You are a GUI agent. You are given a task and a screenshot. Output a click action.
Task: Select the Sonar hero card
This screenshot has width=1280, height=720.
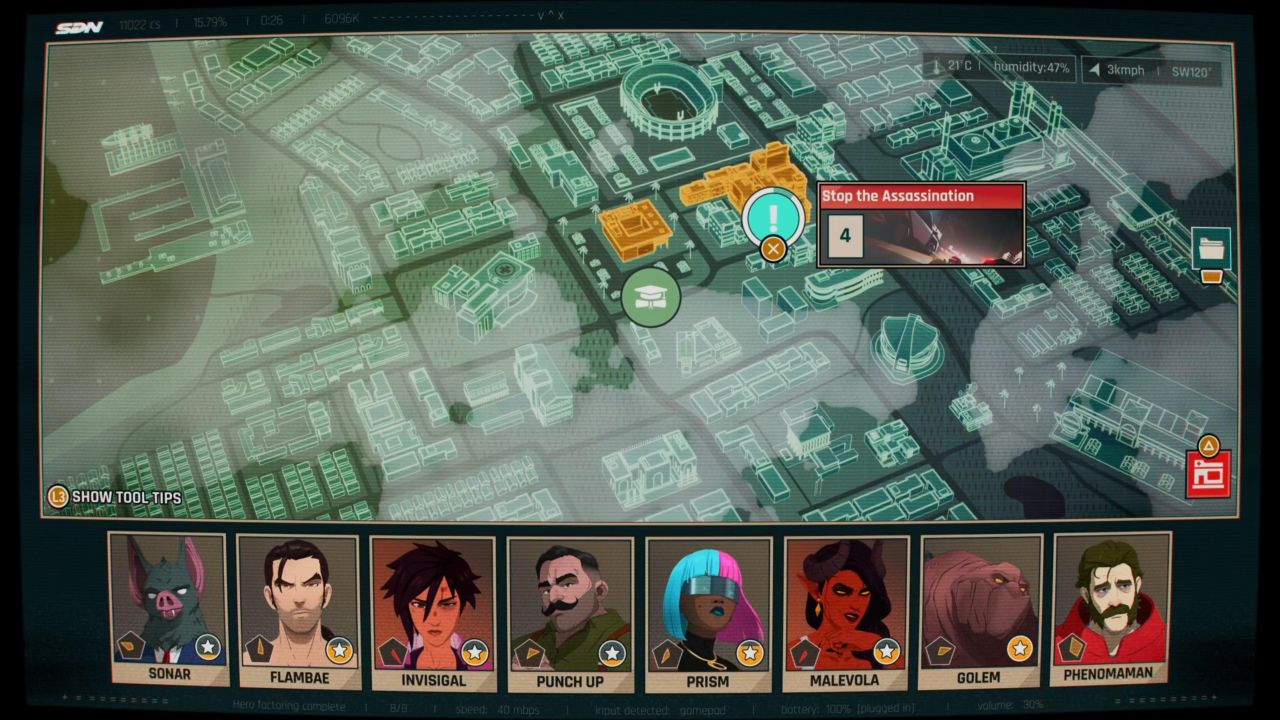[168, 608]
